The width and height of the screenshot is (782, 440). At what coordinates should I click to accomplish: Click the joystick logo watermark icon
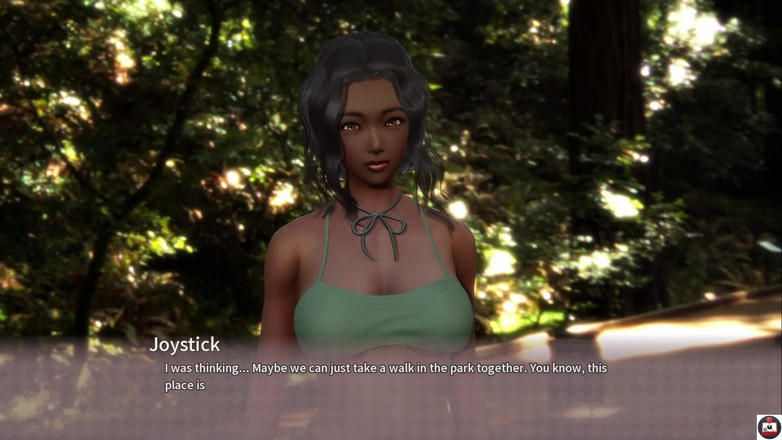click(768, 426)
